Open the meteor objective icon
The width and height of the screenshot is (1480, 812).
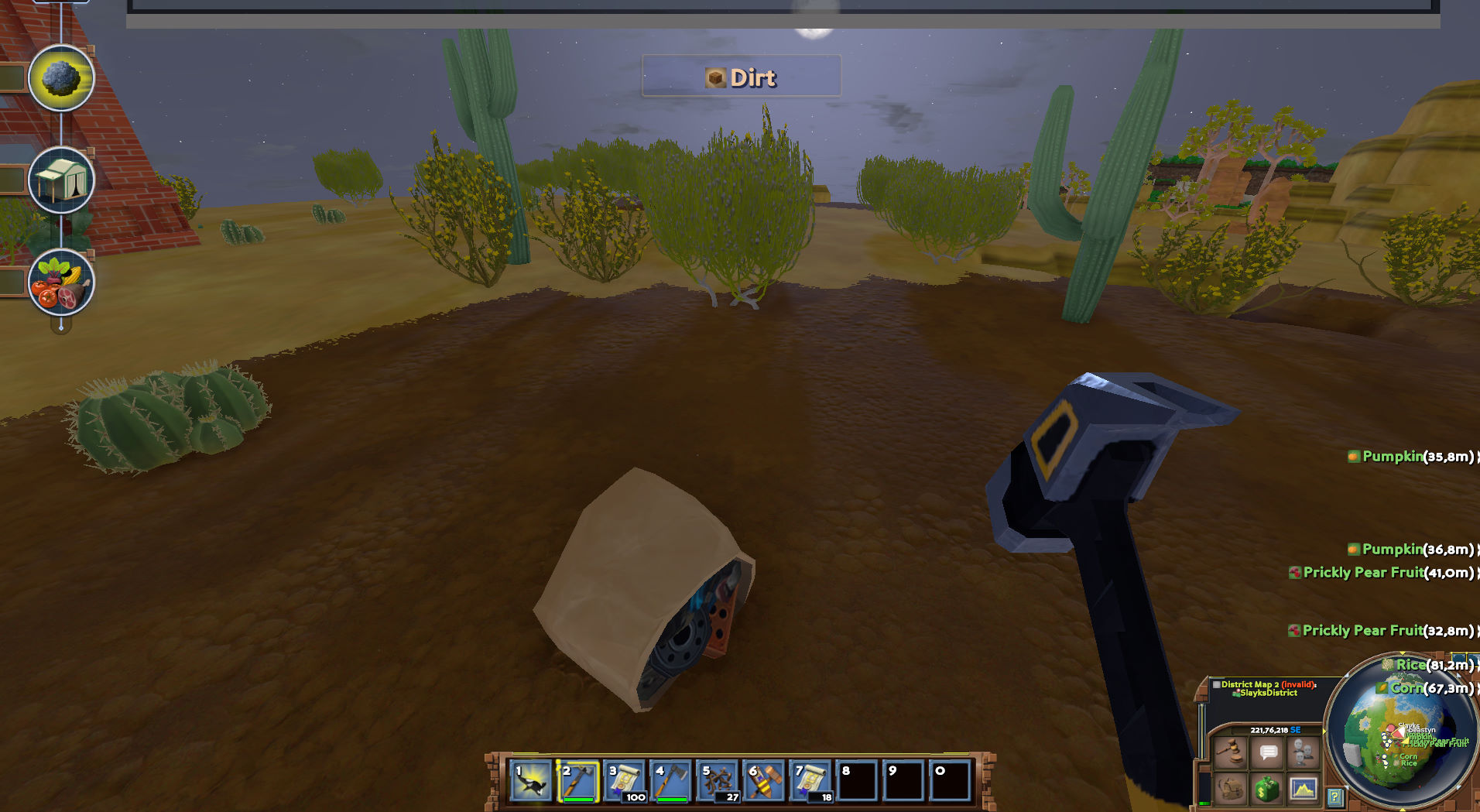pyautogui.click(x=61, y=78)
